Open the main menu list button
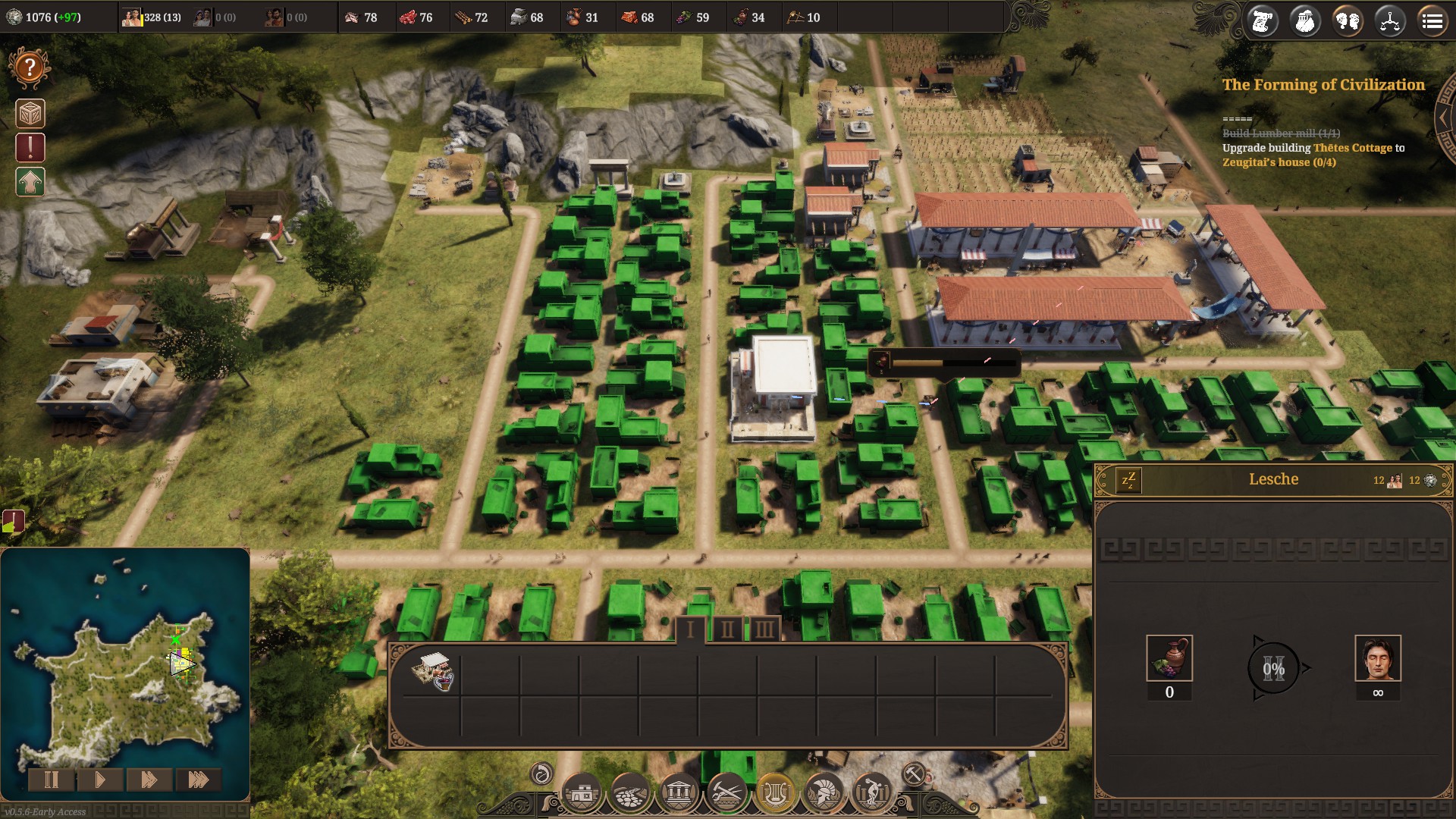 pyautogui.click(x=1432, y=21)
